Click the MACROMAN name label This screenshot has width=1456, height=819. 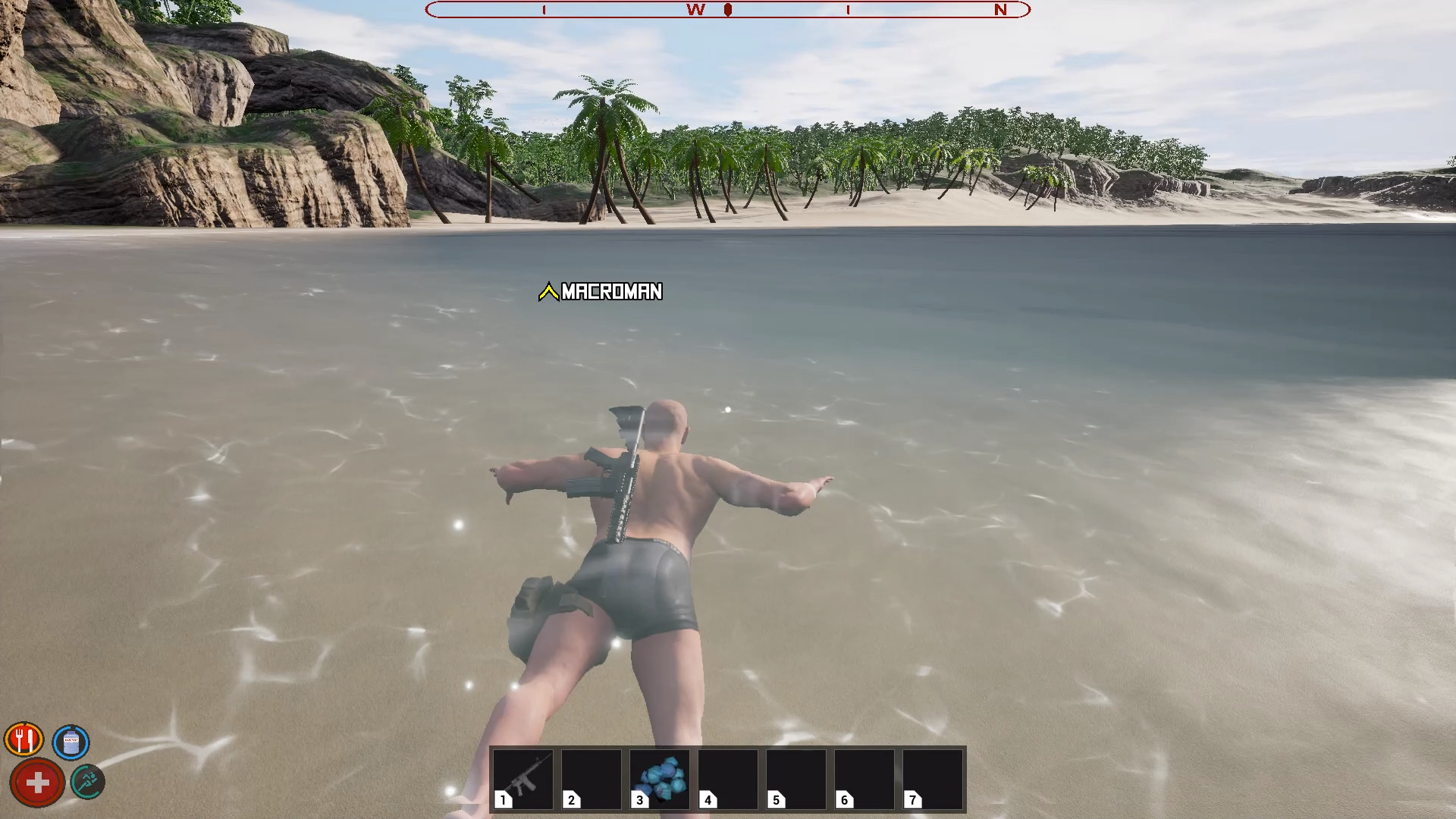pyautogui.click(x=610, y=292)
